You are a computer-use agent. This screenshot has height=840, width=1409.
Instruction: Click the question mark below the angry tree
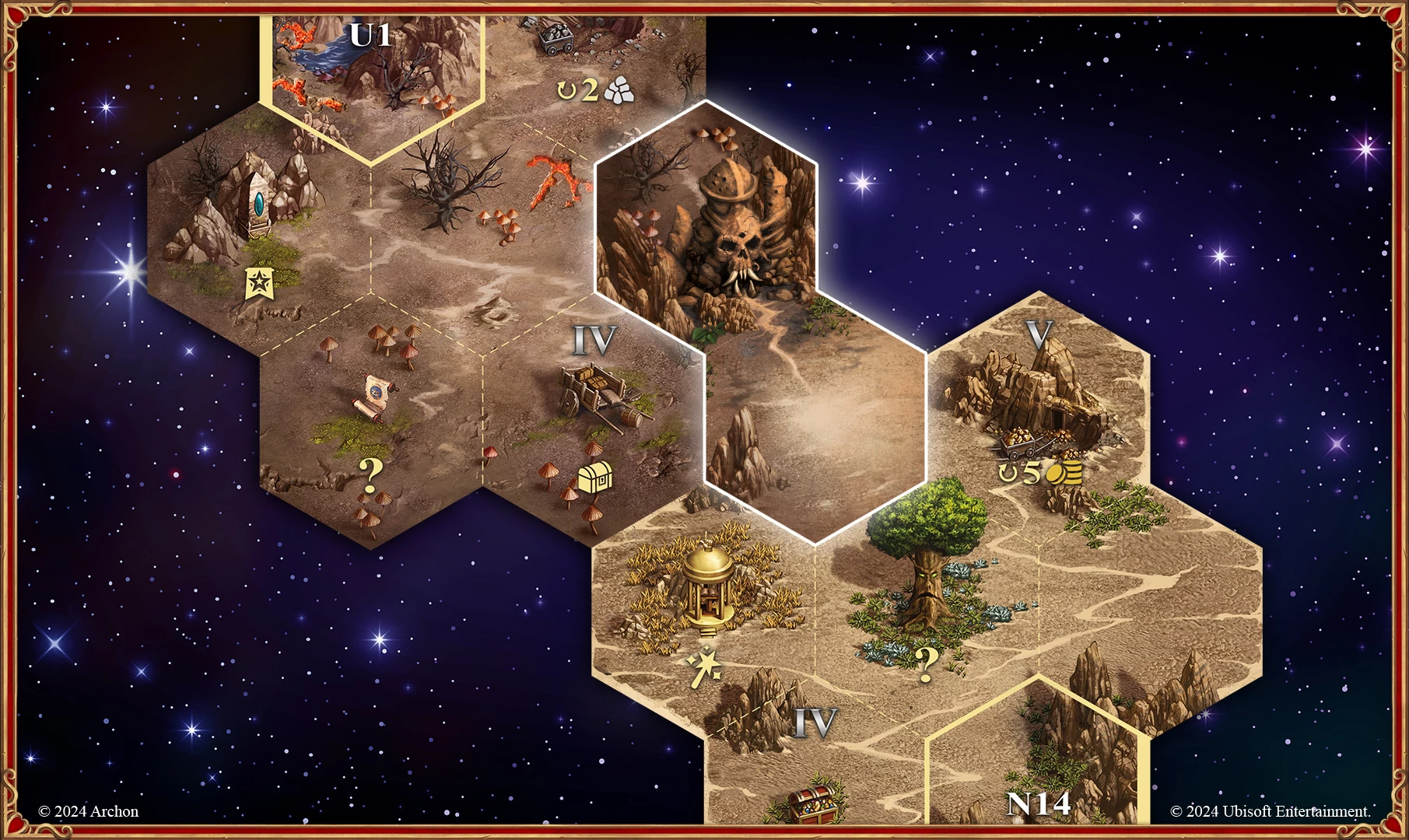coord(926,663)
